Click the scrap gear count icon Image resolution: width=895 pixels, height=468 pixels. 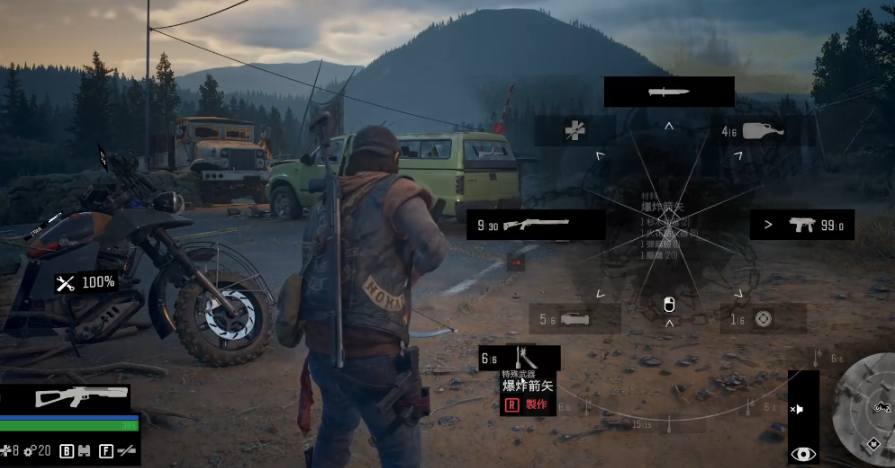30,451
